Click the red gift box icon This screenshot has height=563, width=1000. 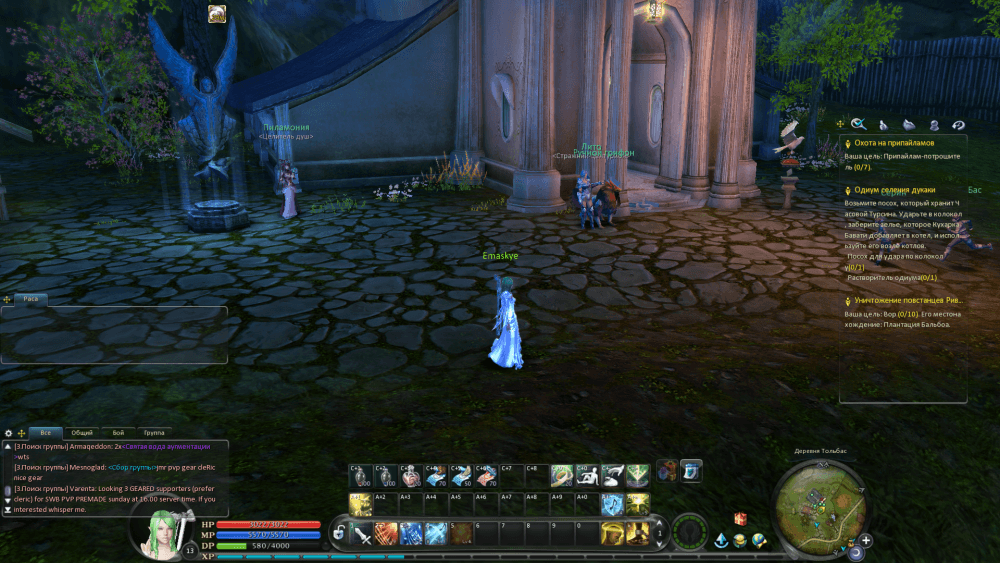click(741, 519)
